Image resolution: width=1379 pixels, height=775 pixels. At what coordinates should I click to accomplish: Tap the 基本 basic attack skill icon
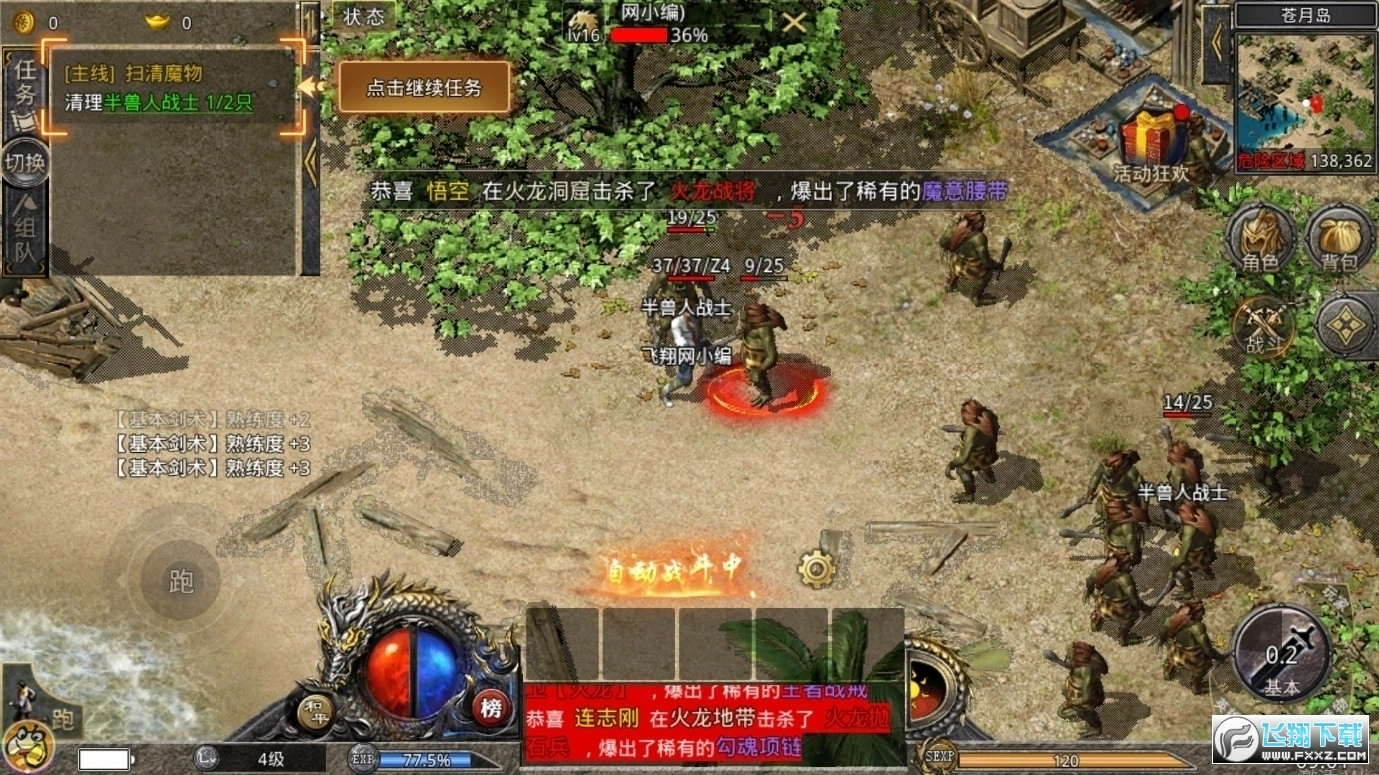coord(1282,654)
